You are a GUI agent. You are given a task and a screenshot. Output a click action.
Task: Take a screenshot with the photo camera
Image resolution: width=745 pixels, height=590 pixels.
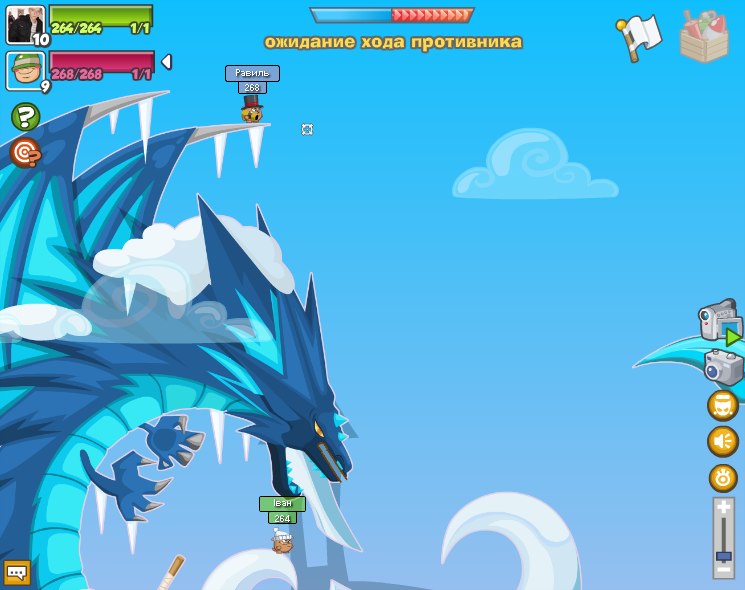click(723, 367)
